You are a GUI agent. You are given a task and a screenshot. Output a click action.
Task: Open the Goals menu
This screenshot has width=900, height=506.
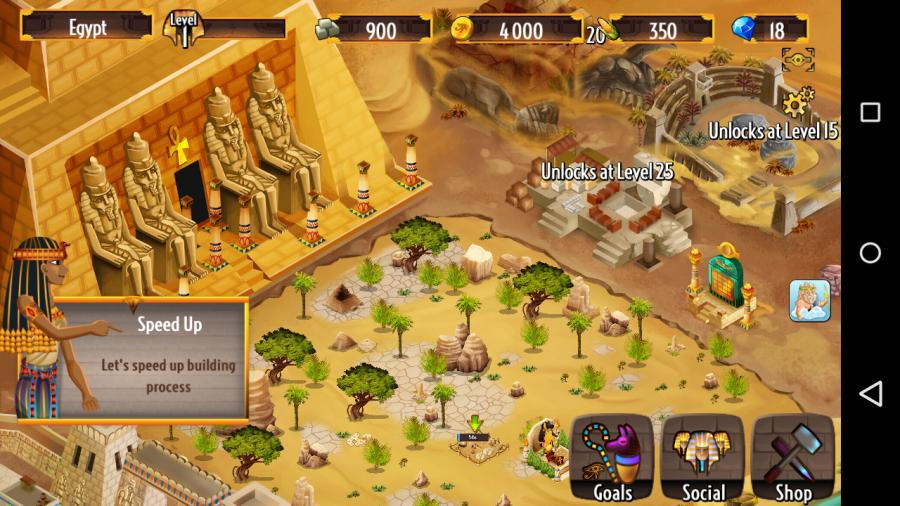(611, 458)
